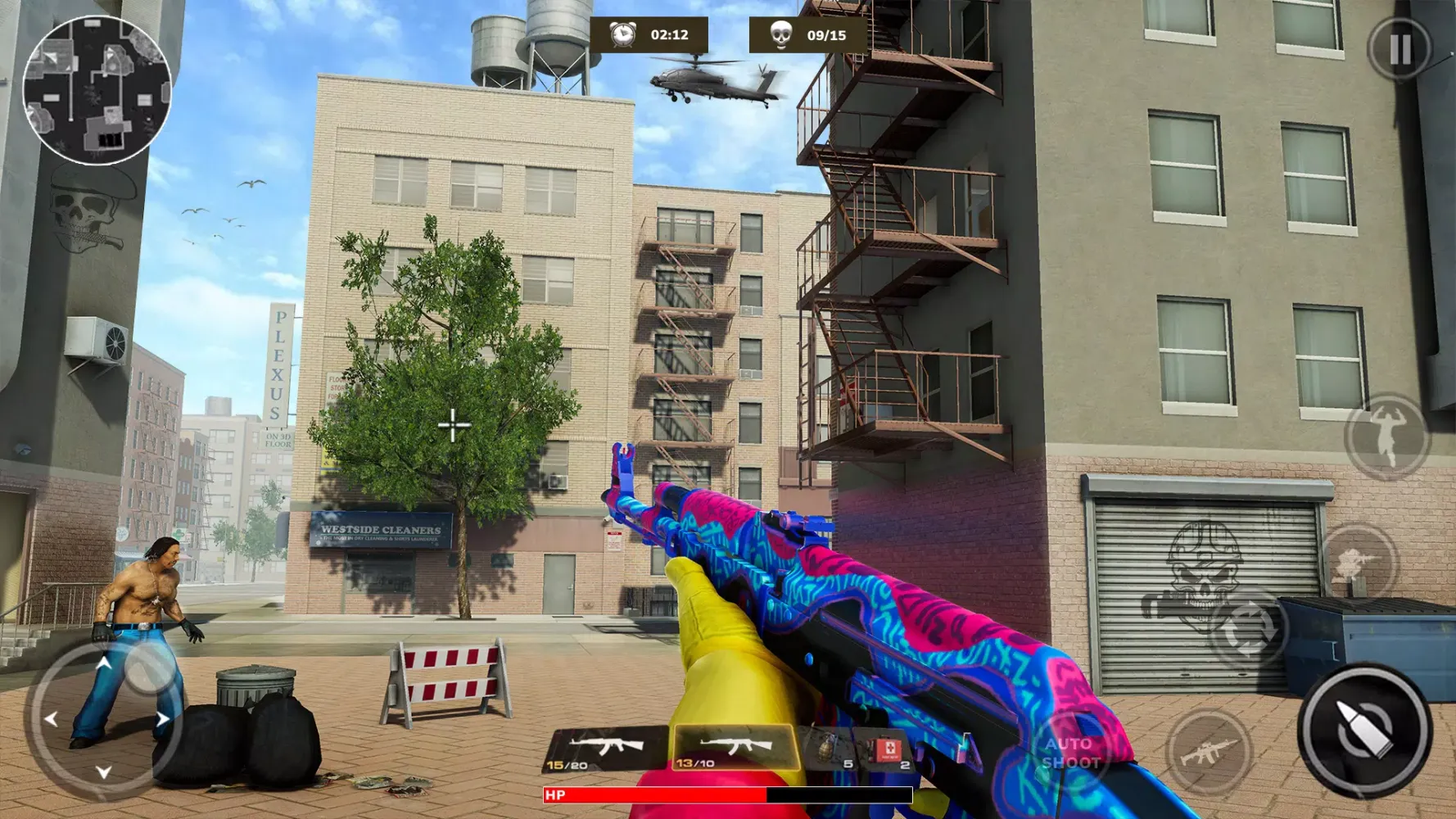
Task: Tap the skull kill-counter icon
Action: [x=780, y=34]
